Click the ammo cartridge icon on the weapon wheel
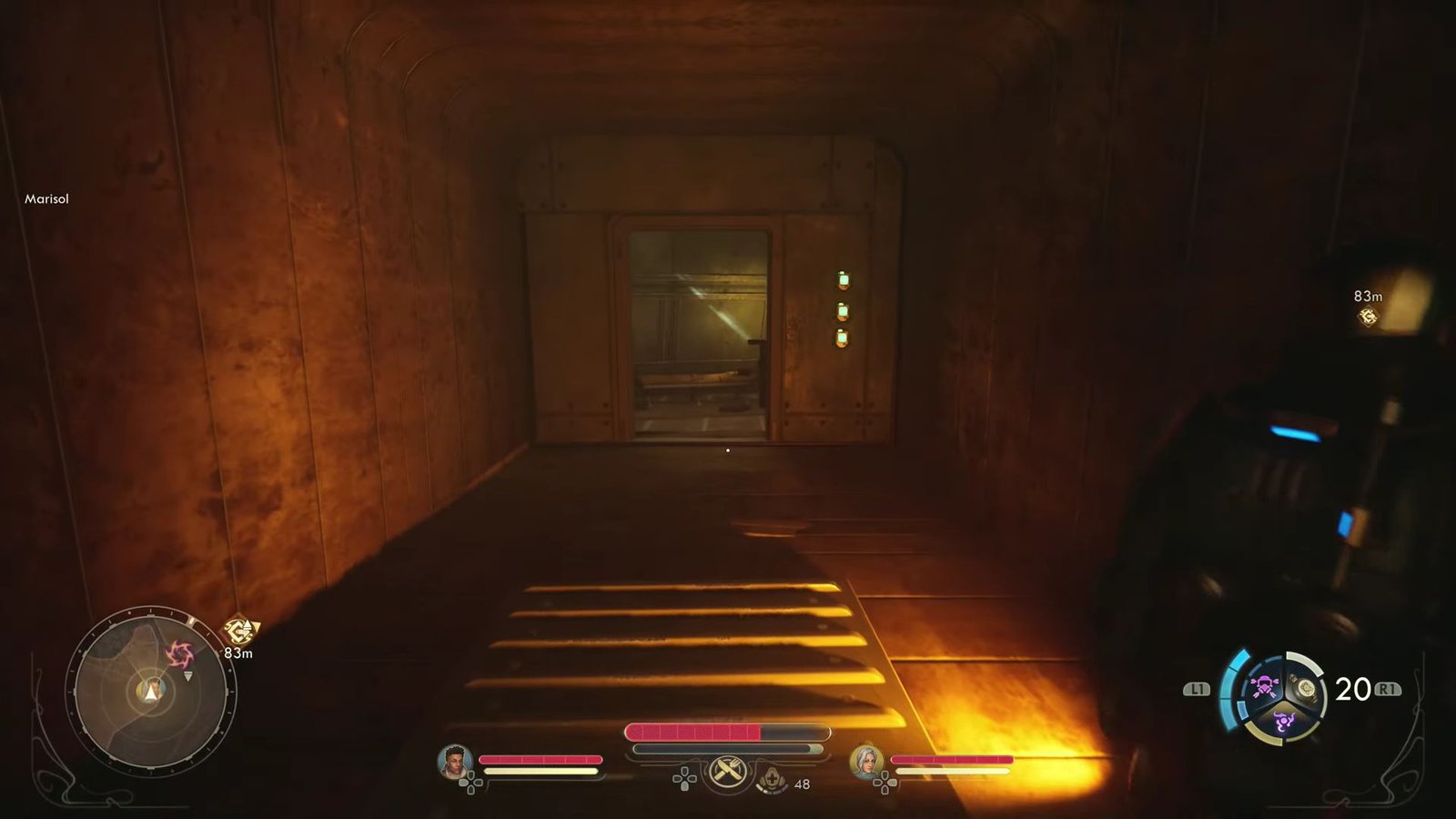The image size is (1456, 819). (x=1307, y=688)
